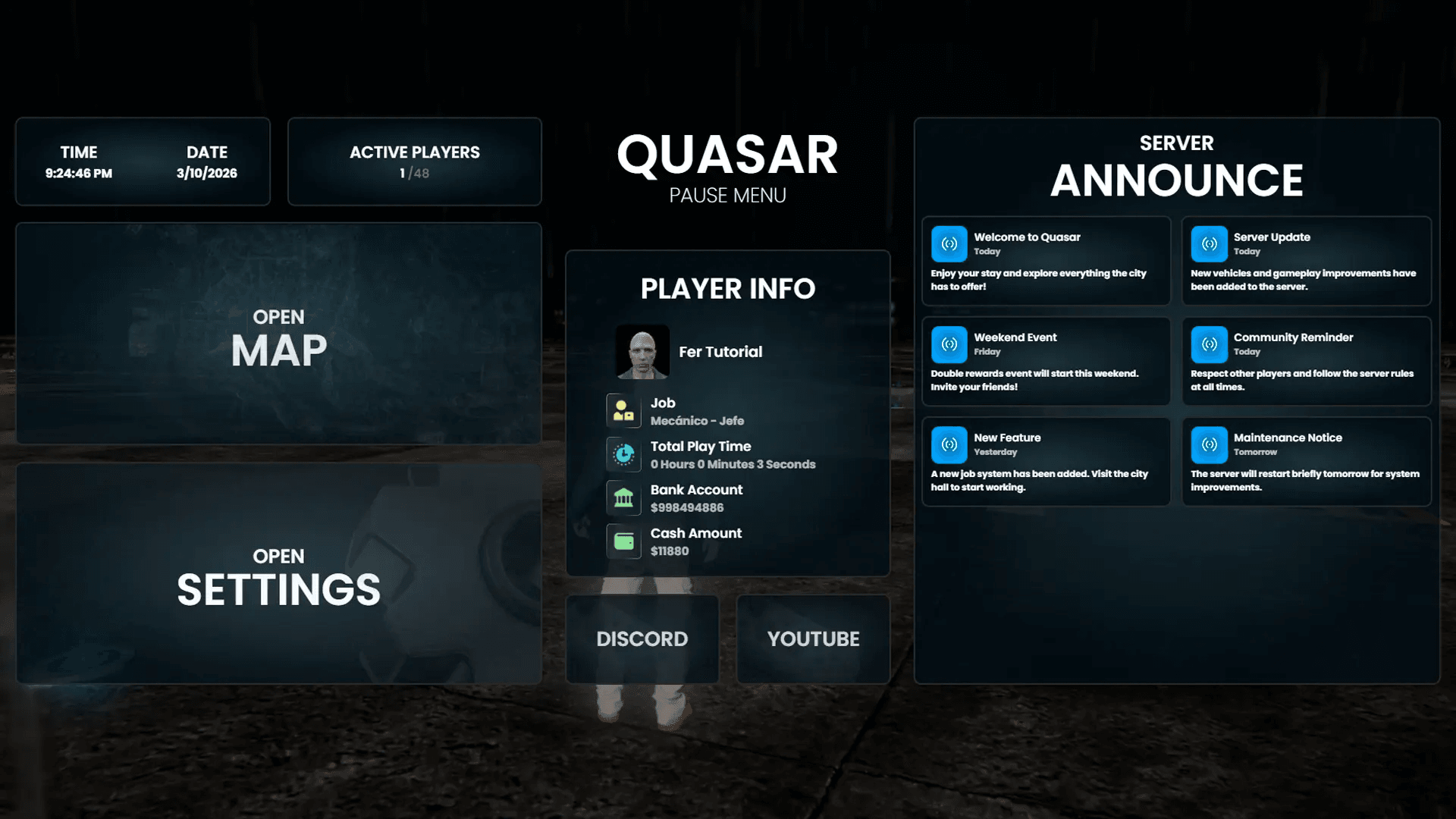
Task: Click the Community Reminder announcement icon
Action: click(x=1209, y=344)
